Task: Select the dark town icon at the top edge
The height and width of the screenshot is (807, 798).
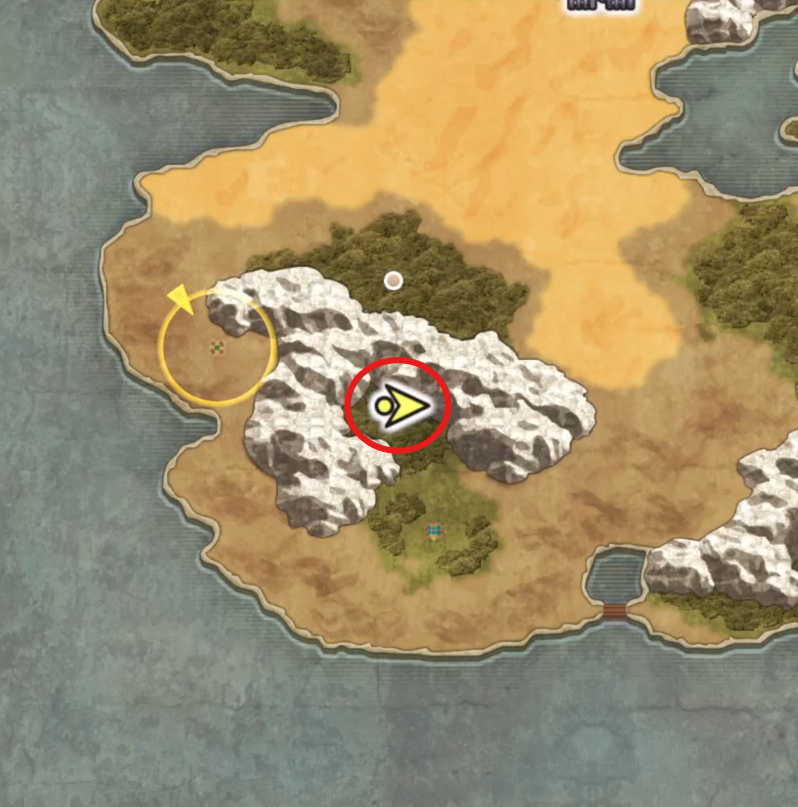Action: [601, 4]
